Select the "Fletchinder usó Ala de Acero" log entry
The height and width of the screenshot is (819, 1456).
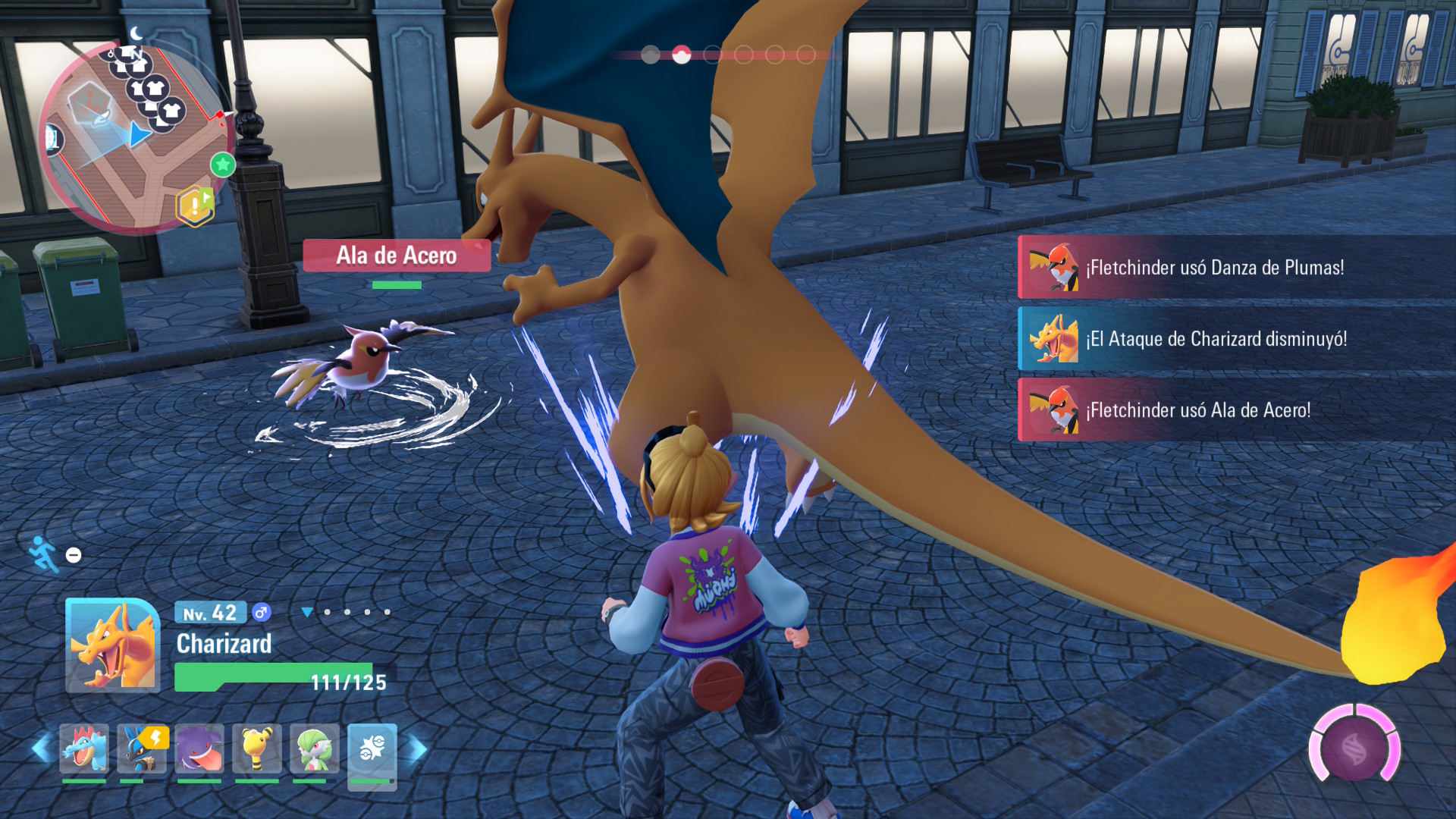(x=1236, y=410)
